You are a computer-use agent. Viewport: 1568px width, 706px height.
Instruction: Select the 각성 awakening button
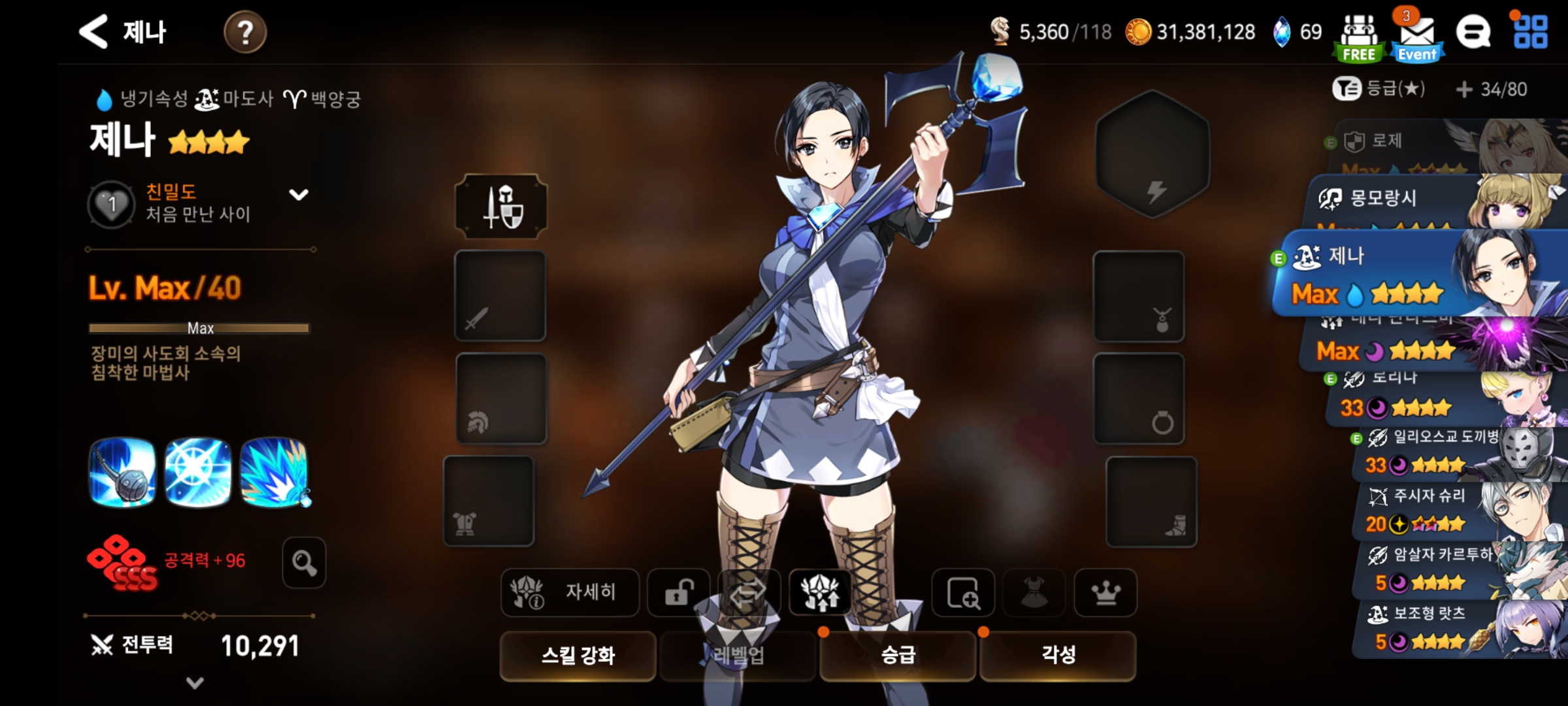pos(1058,655)
